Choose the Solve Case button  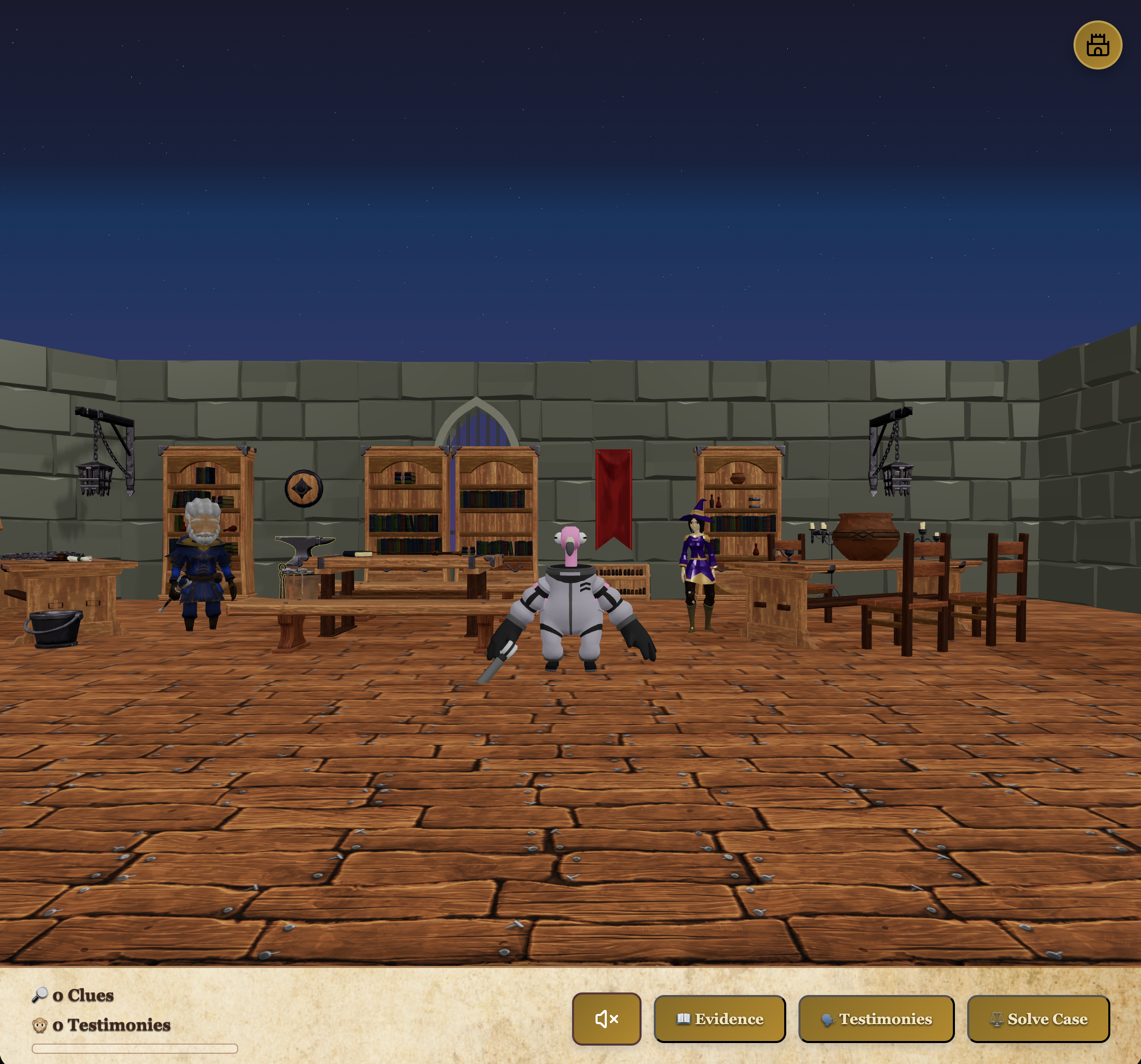[1038, 1019]
